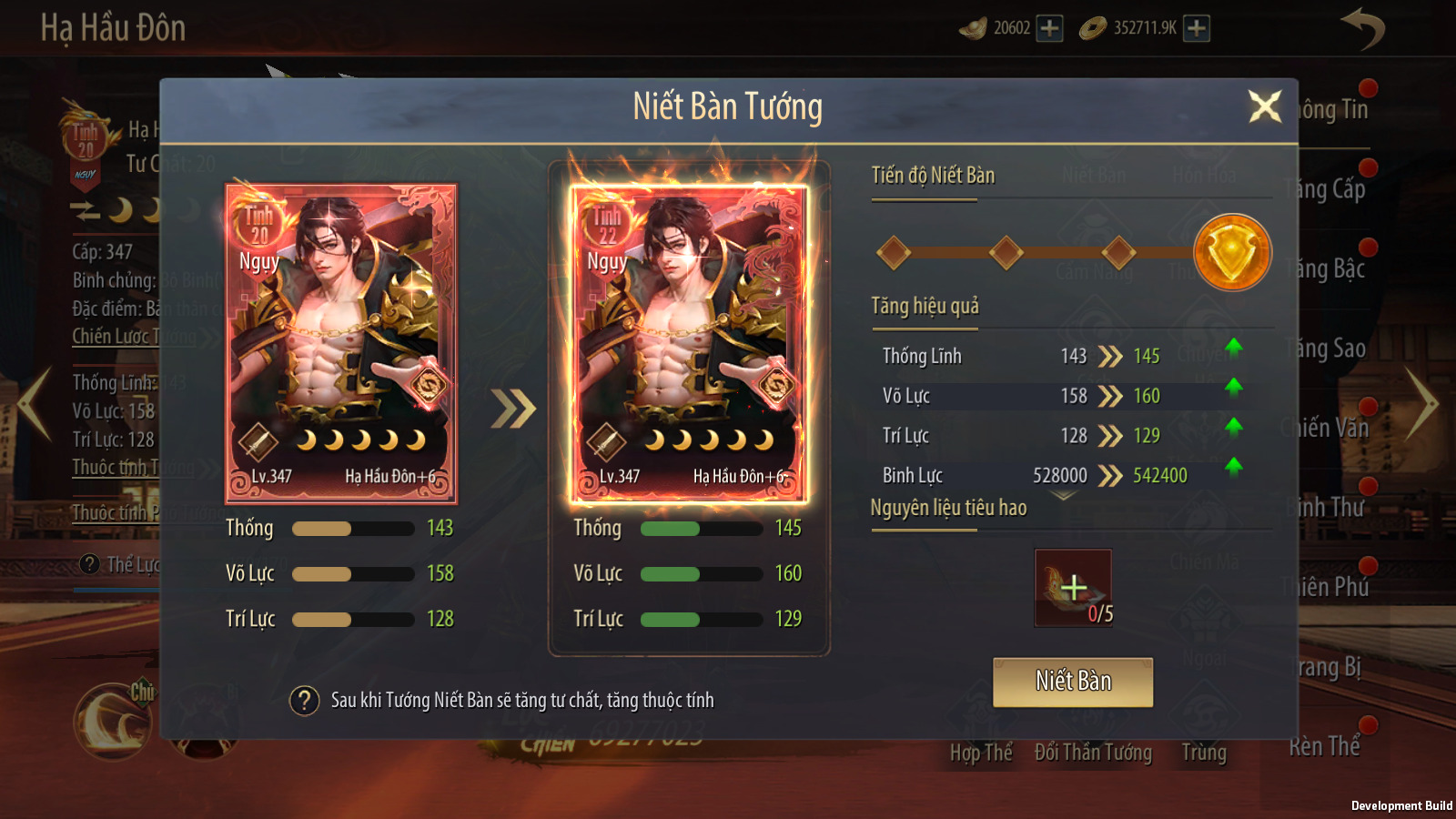Image resolution: width=1456 pixels, height=819 pixels.
Task: Show the previous hero with left arrow
Action: tap(35, 403)
